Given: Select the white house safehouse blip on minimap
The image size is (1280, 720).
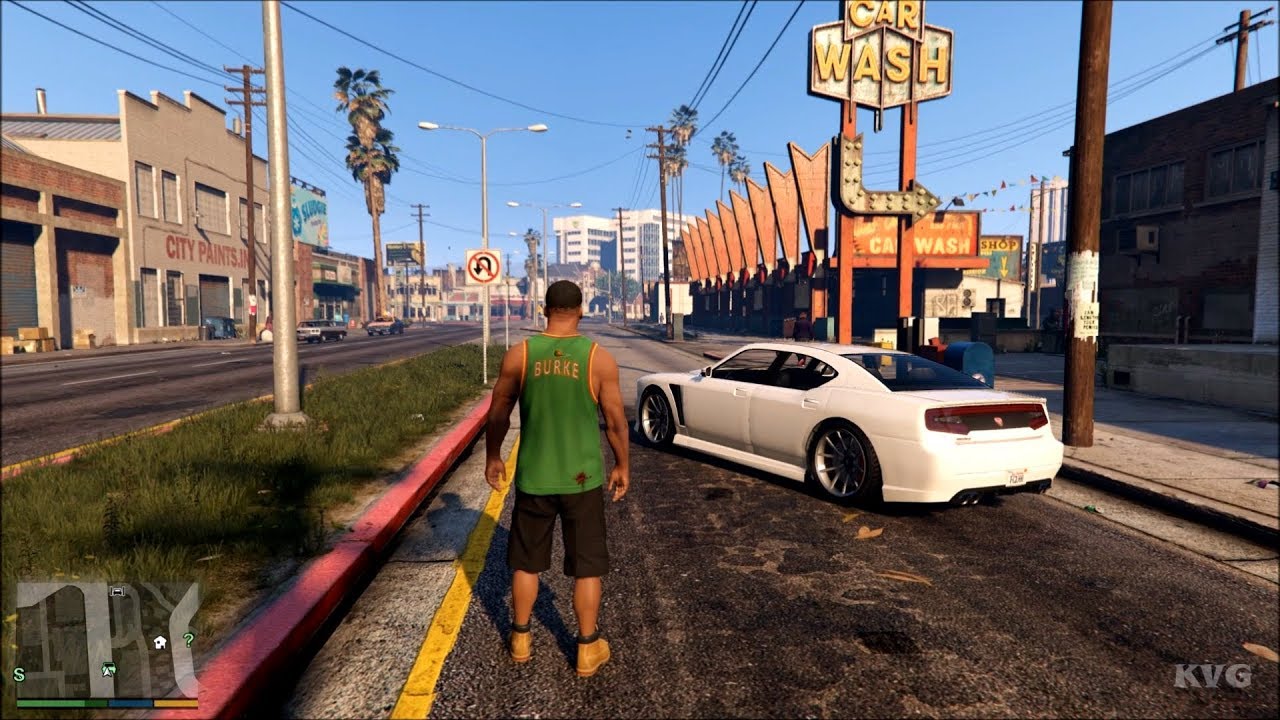Looking at the screenshot, I should pyautogui.click(x=160, y=643).
